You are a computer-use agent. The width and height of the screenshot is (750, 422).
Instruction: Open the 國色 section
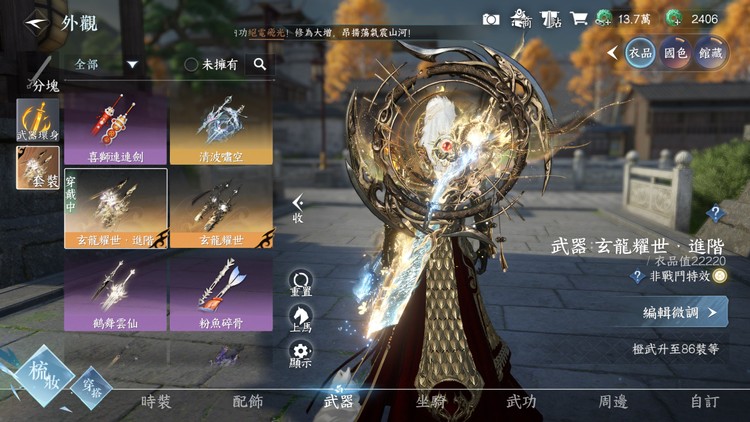[675, 51]
